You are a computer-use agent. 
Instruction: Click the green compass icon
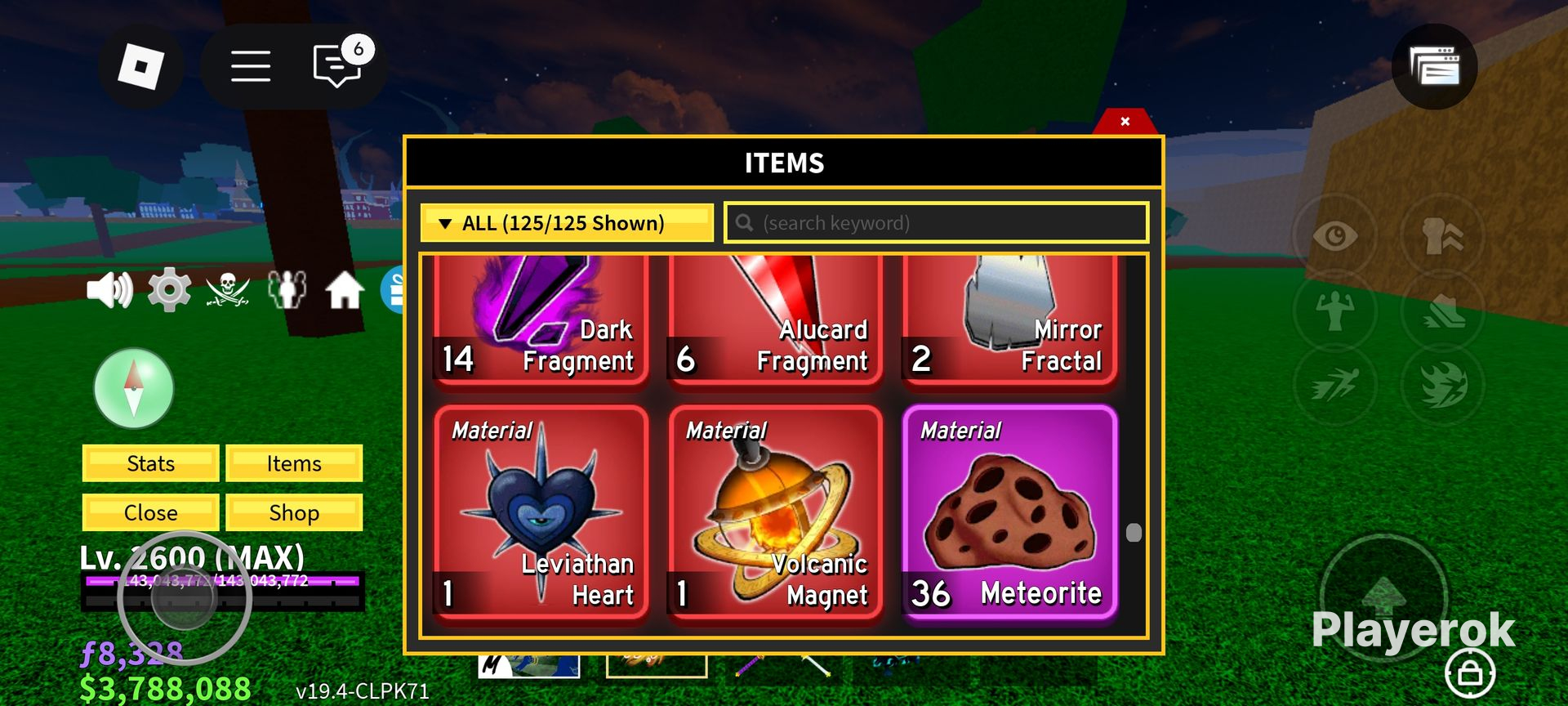(x=134, y=389)
